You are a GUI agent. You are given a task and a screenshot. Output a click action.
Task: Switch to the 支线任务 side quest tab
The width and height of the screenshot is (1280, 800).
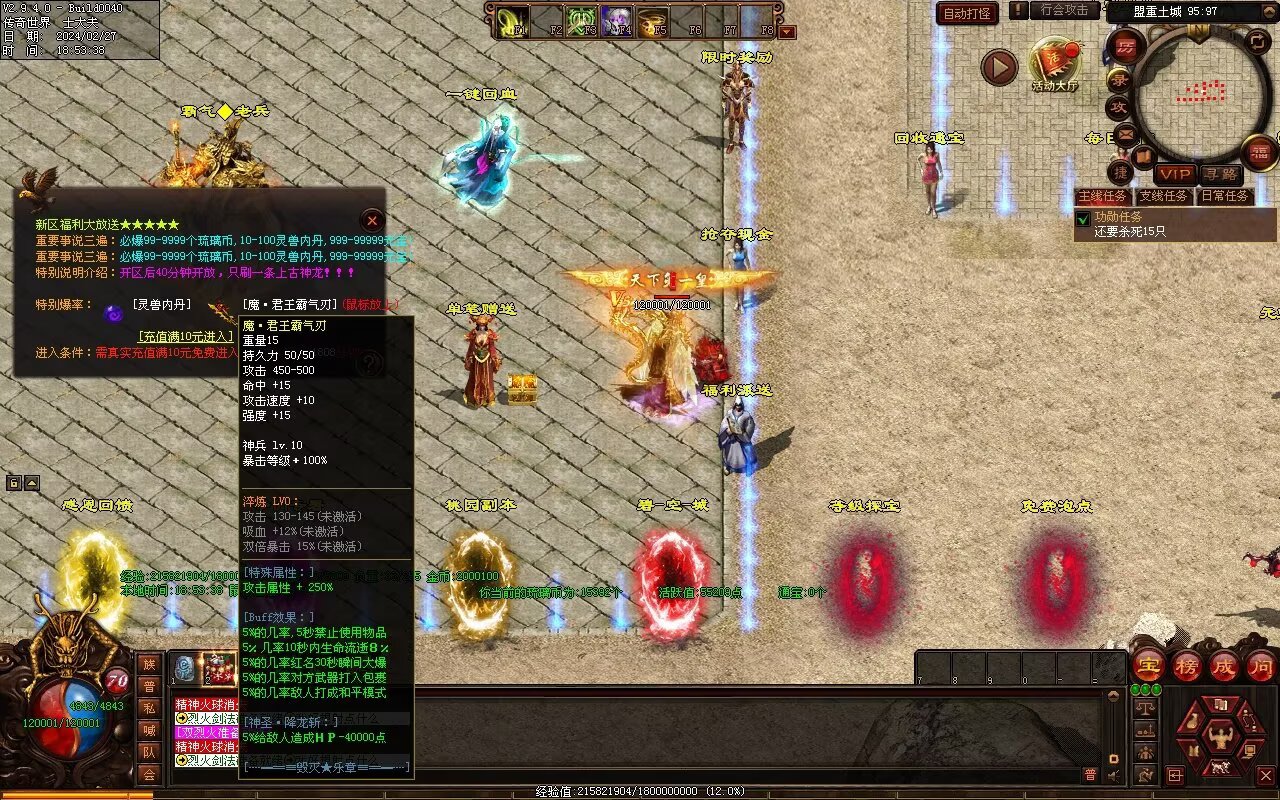(x=1164, y=196)
